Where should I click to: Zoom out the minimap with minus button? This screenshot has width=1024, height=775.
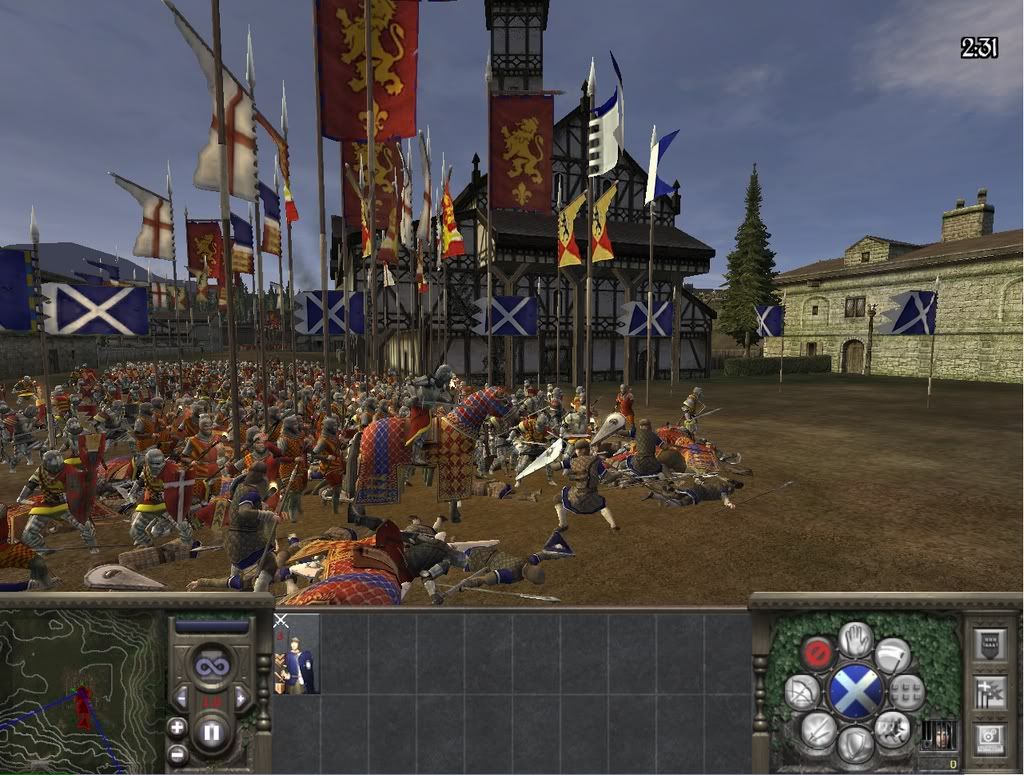click(x=177, y=753)
